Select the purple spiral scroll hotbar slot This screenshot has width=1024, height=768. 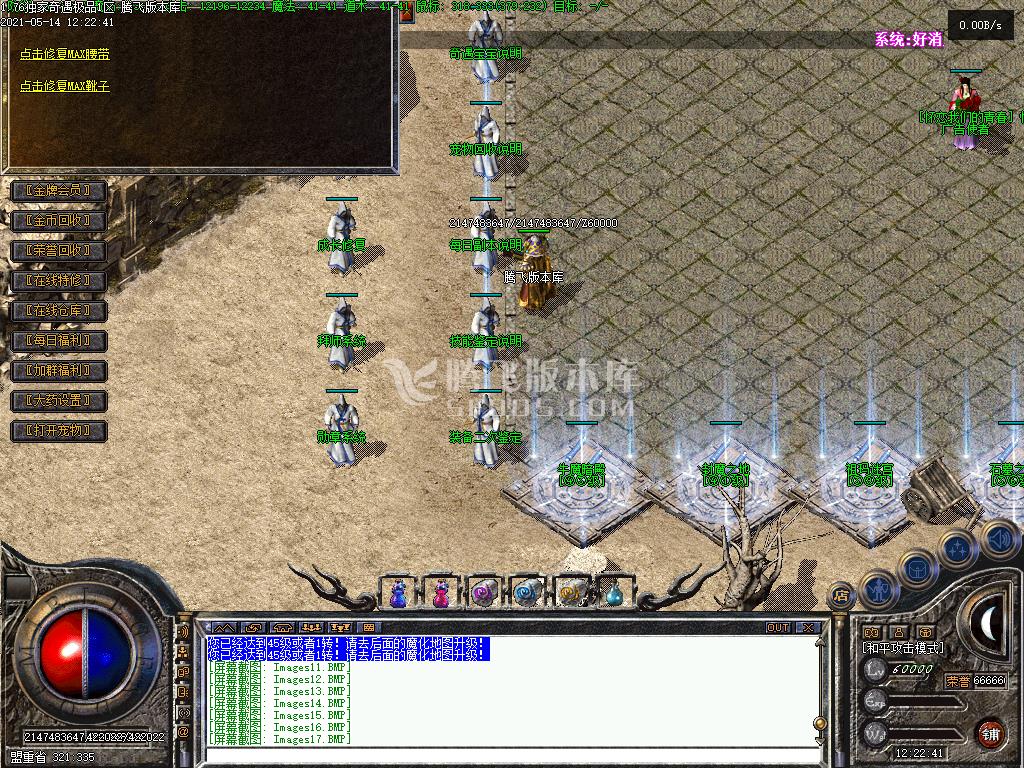(484, 594)
